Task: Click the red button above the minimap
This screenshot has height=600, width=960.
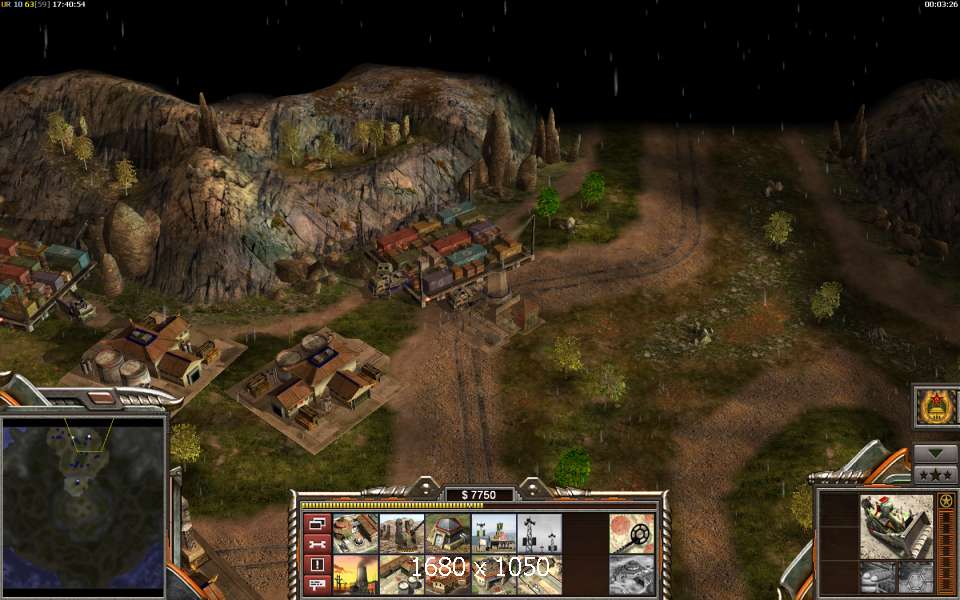Action: point(102,398)
